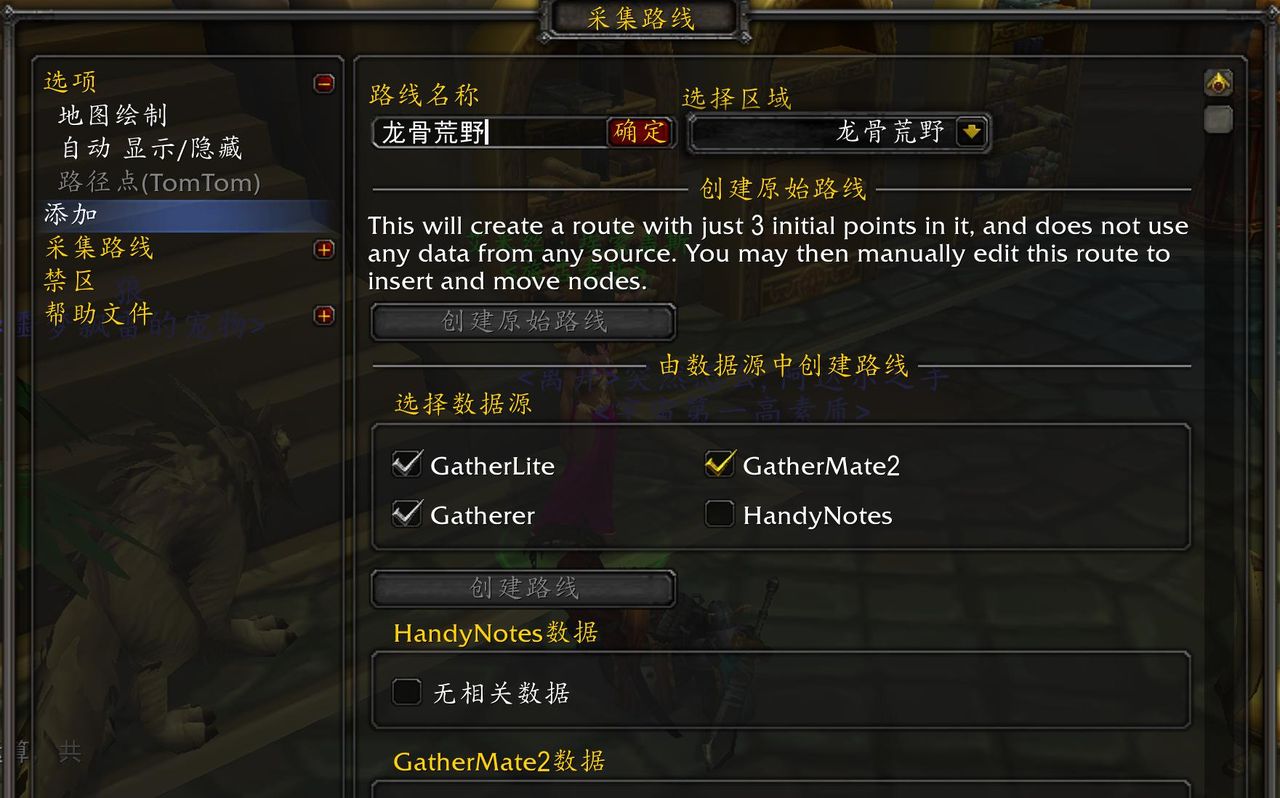
Task: Check the 无相关数据 box under HandyNotes数据
Action: point(407,691)
